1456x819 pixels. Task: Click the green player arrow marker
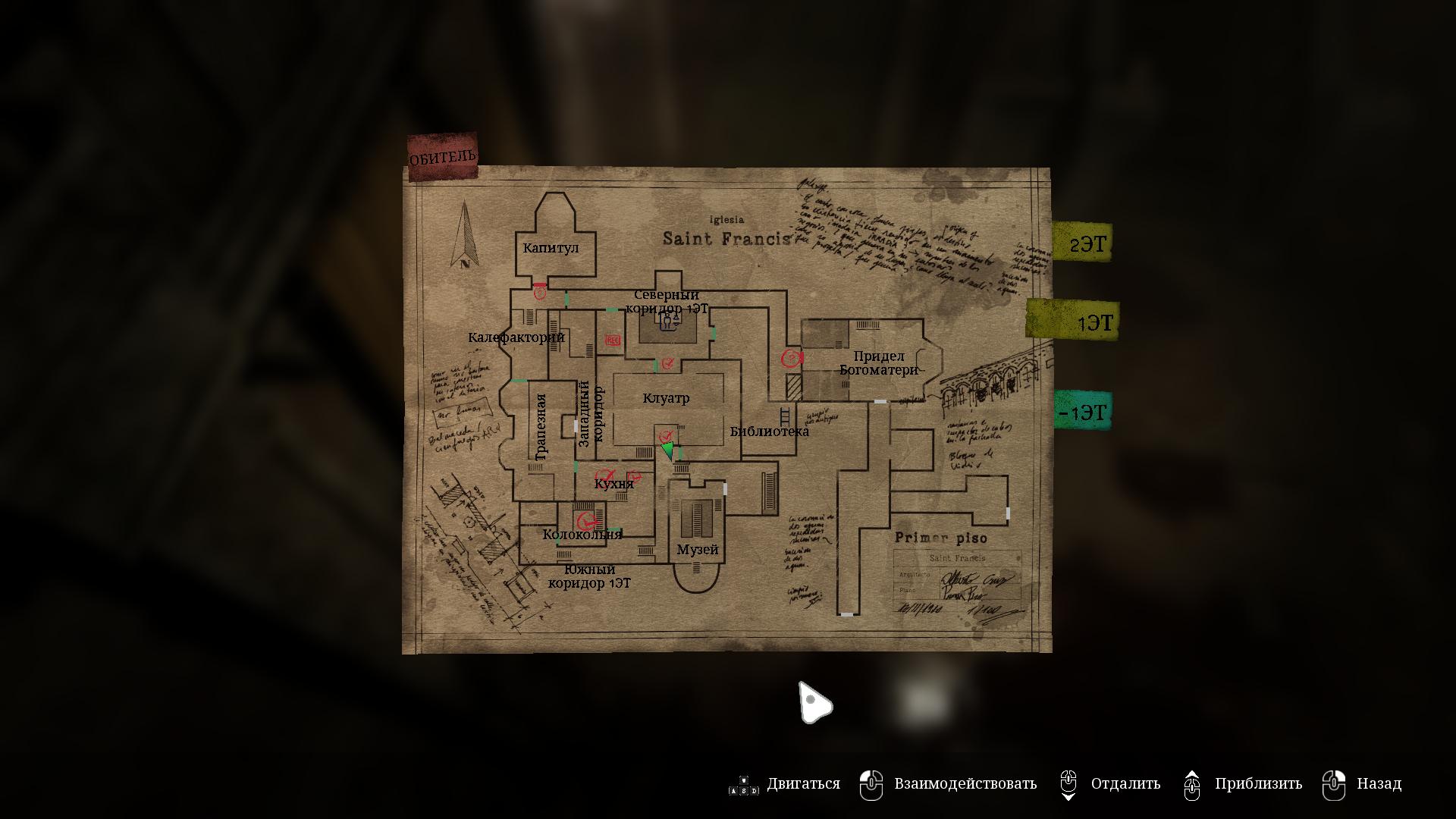click(667, 450)
